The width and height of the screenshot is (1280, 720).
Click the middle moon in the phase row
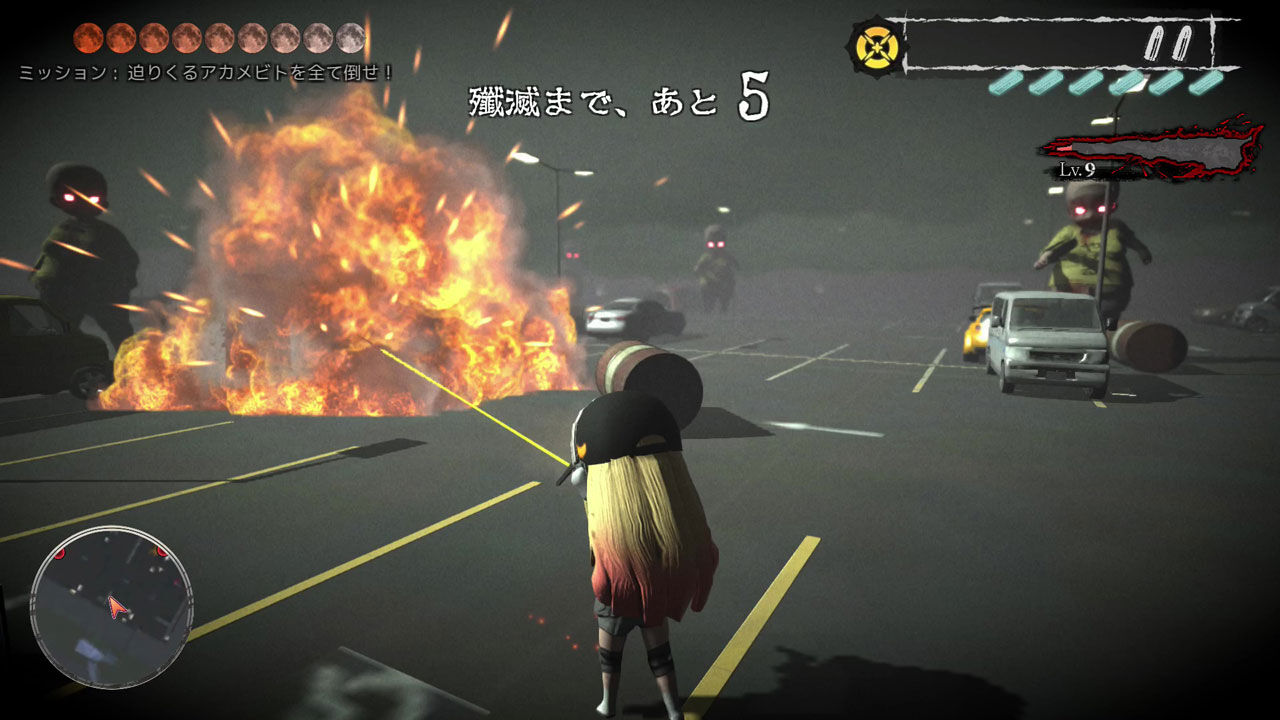(220, 39)
